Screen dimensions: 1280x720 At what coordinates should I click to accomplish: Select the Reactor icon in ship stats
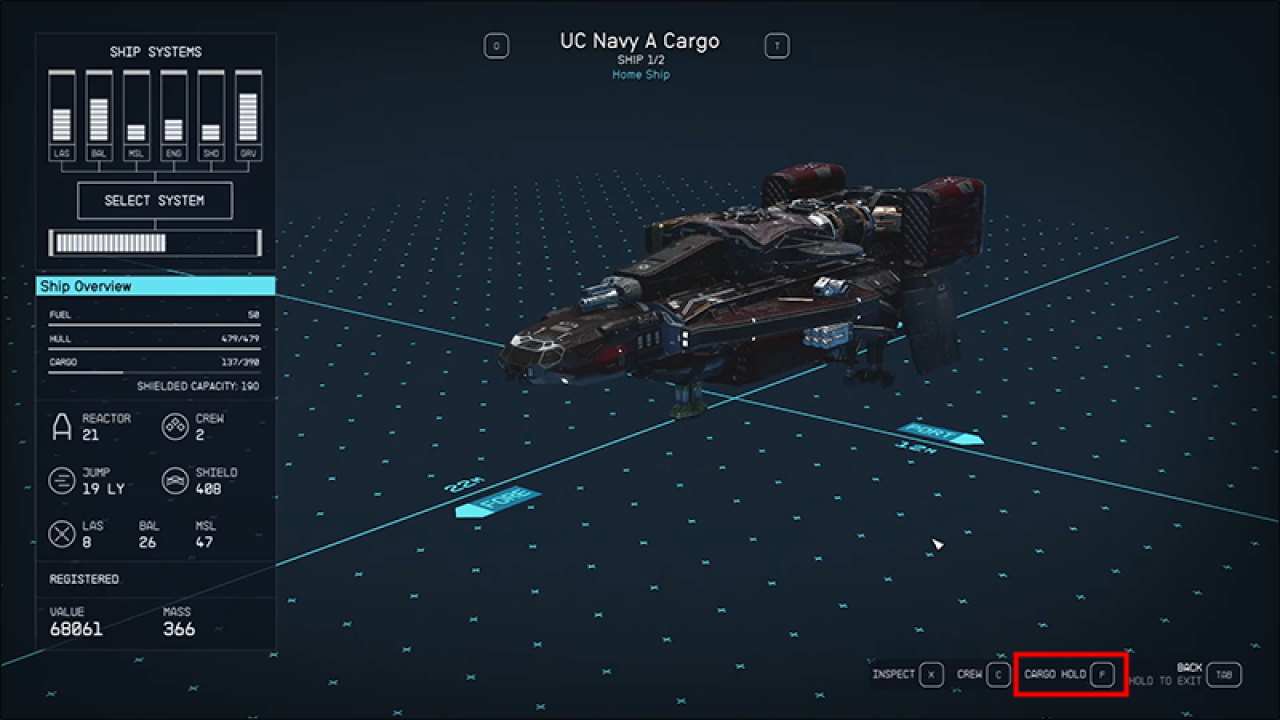[x=61, y=426]
